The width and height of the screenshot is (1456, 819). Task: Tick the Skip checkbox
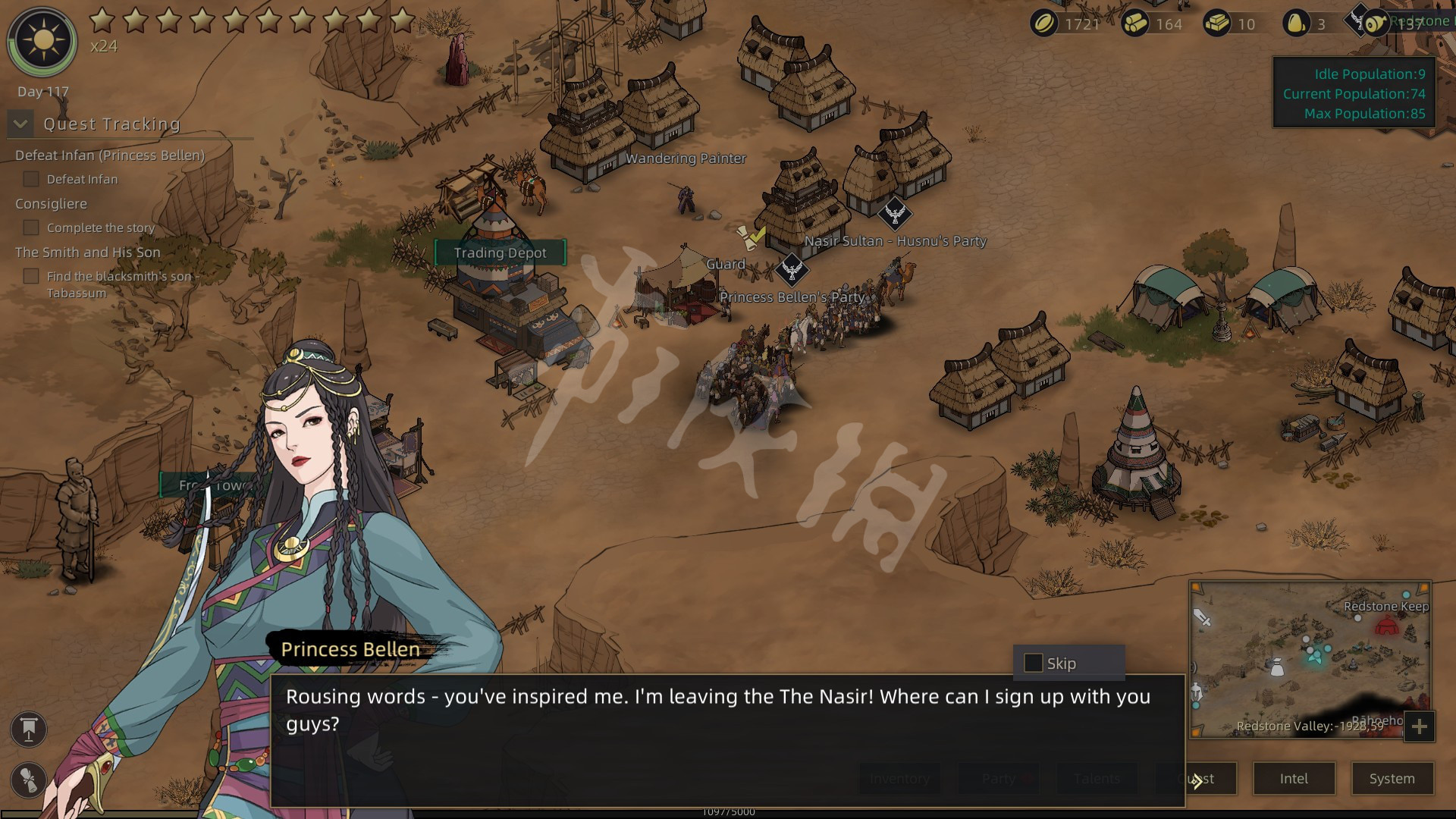(x=1033, y=664)
